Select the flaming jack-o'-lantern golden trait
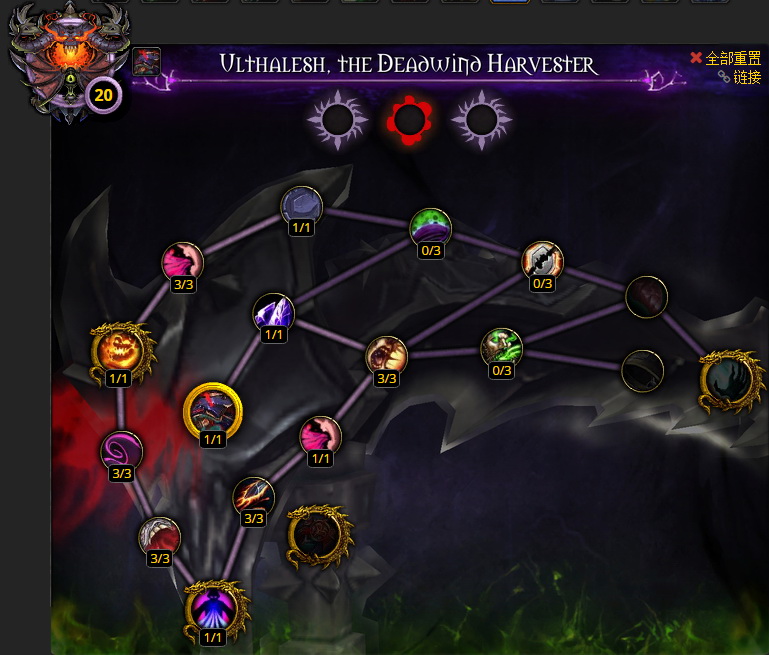This screenshot has width=769, height=655. (x=119, y=350)
